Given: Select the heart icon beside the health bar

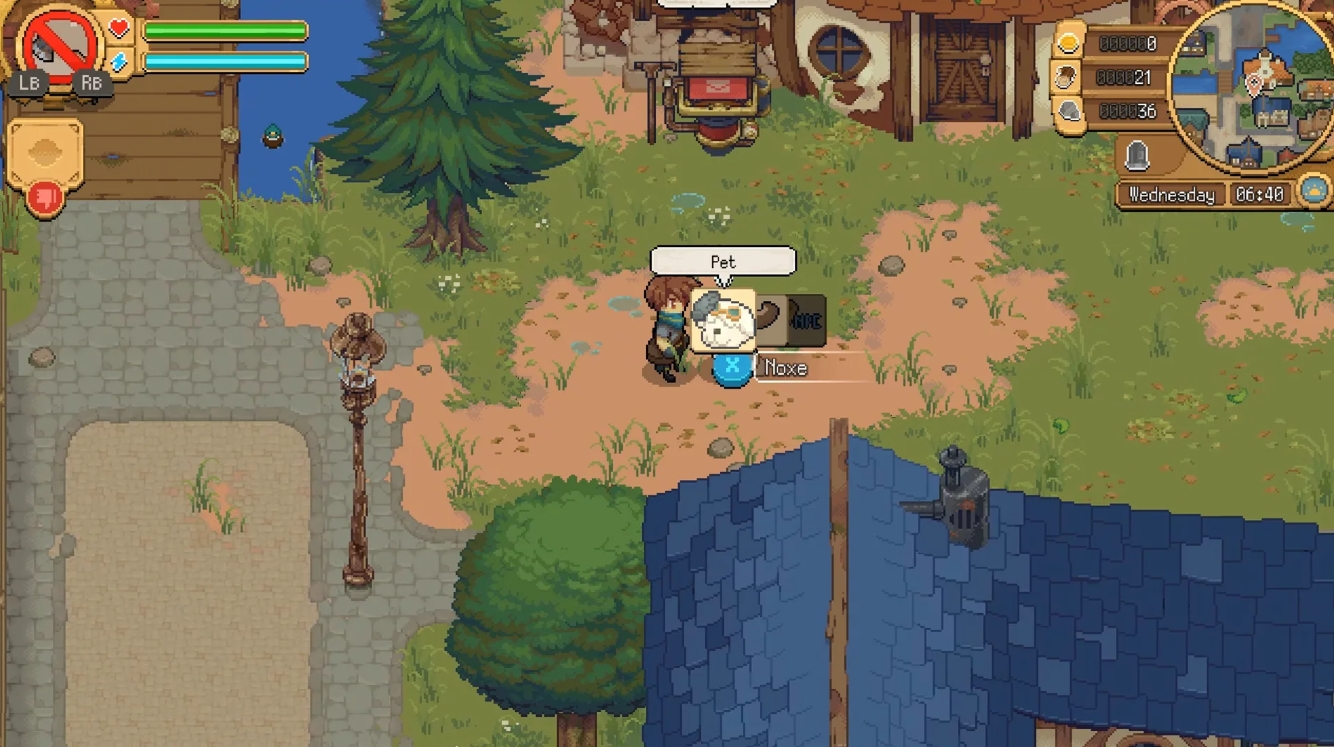Looking at the screenshot, I should click(122, 28).
